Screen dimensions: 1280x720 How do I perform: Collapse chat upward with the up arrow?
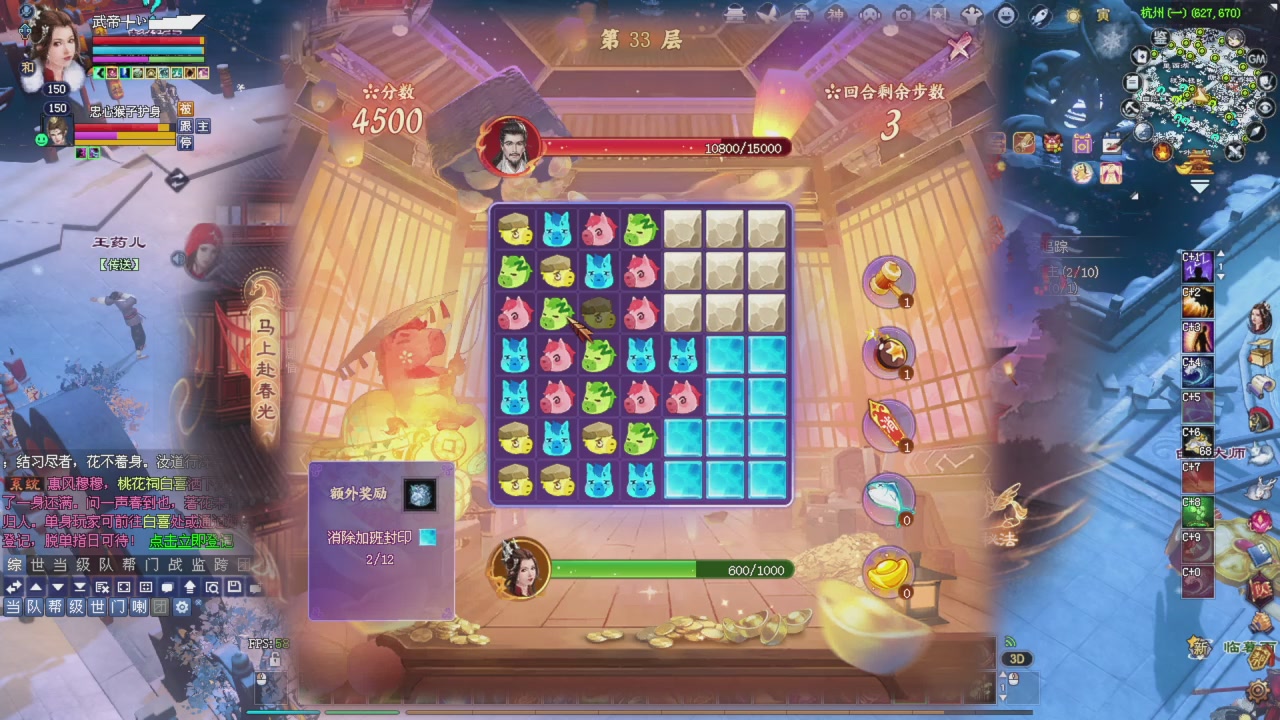pos(36,587)
